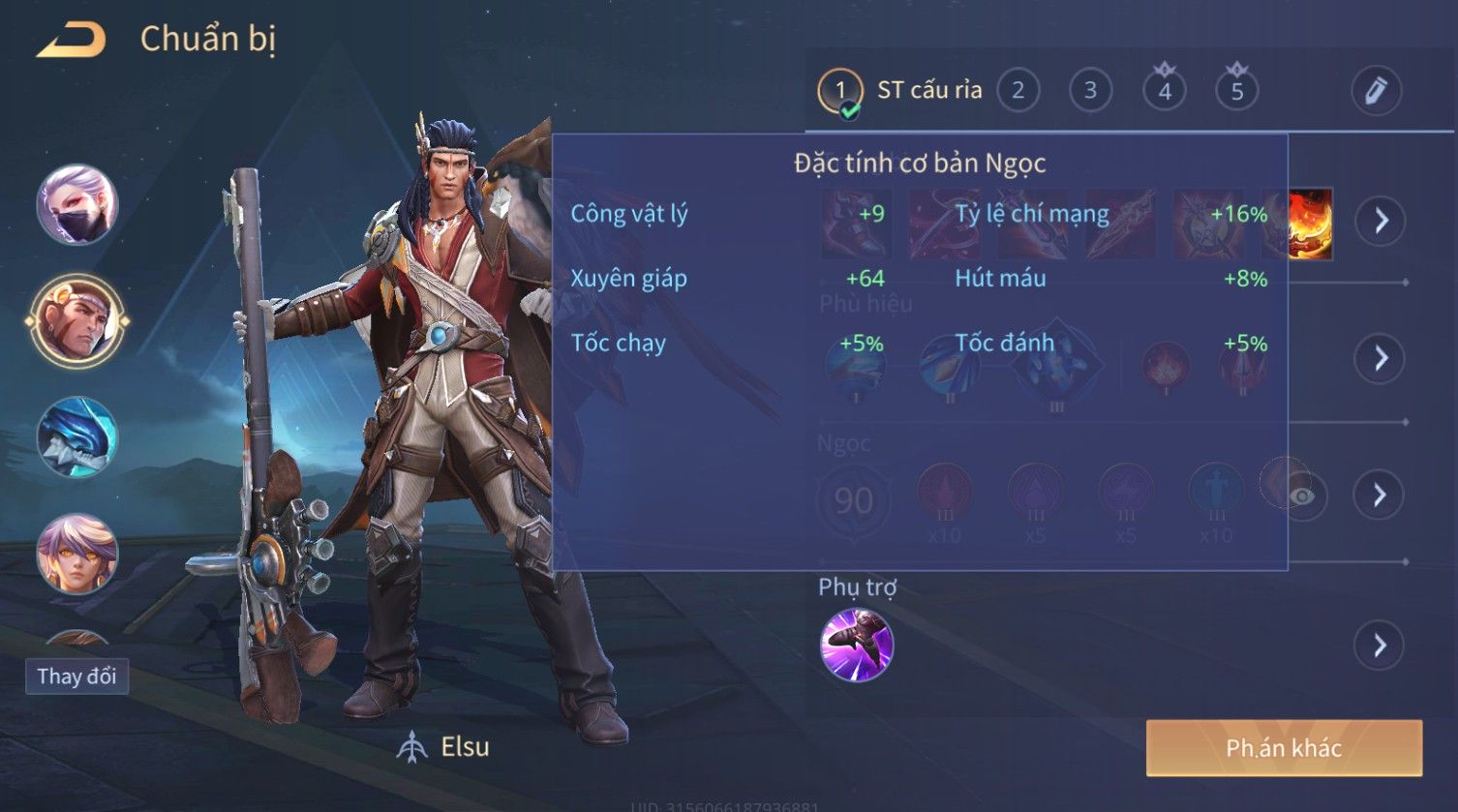Edit preset with the pencil icon
Viewport: 1458px width, 812px height.
1376,91
